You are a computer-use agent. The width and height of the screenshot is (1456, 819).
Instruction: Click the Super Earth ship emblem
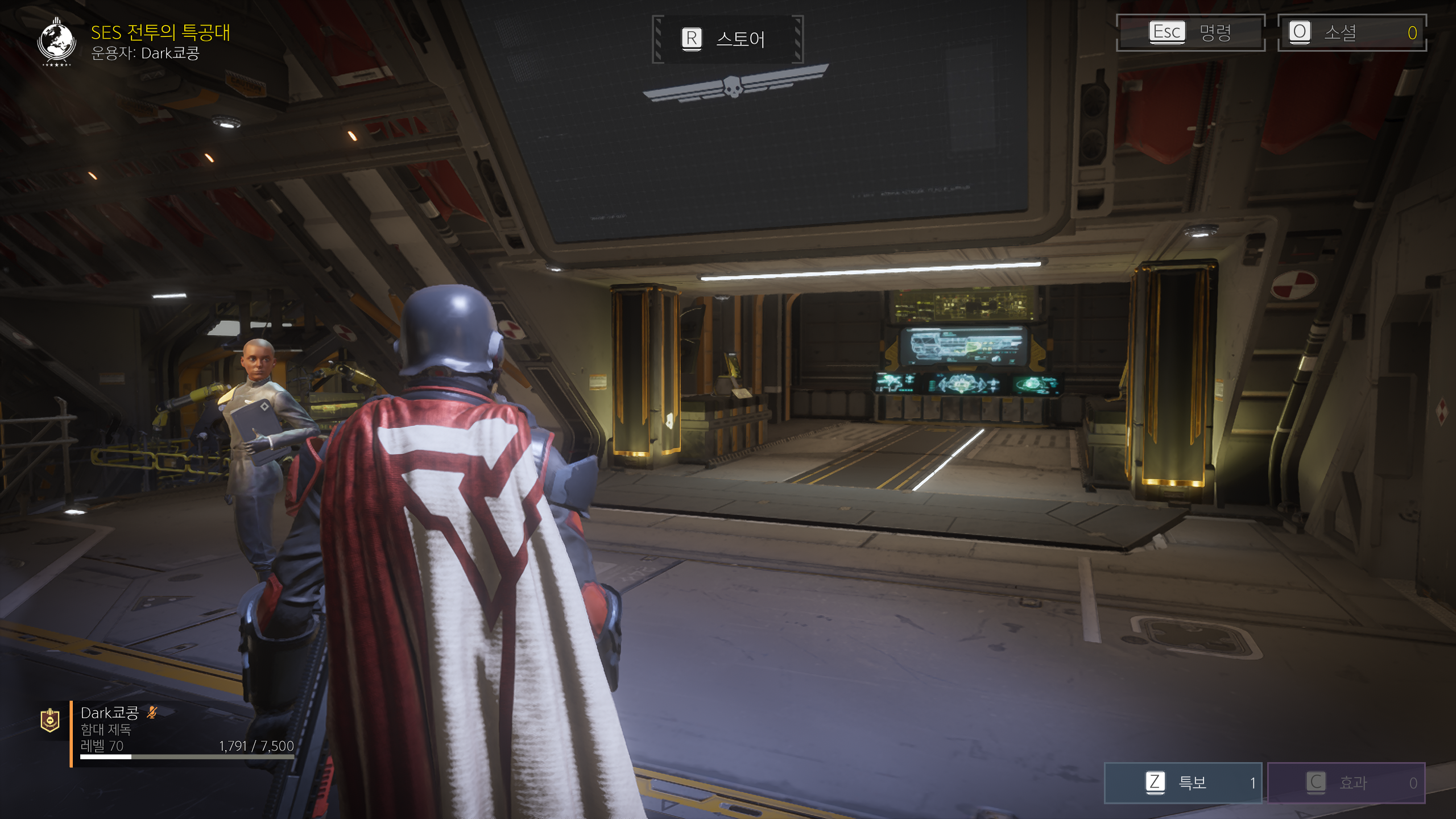tap(56, 42)
